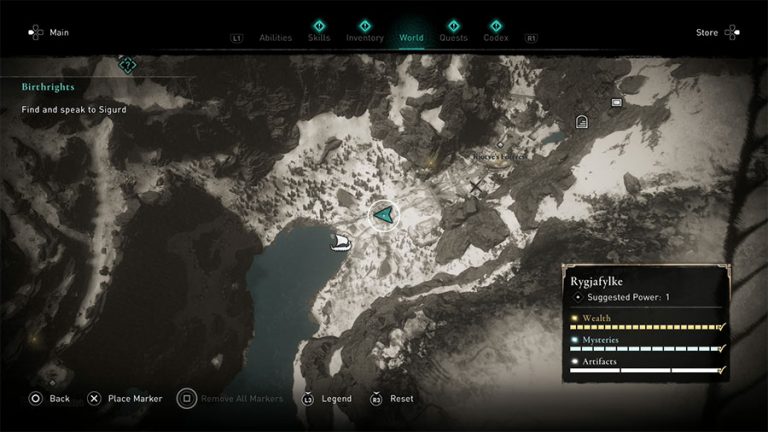Open the Skills tab
The image size is (768, 432).
tap(320, 38)
